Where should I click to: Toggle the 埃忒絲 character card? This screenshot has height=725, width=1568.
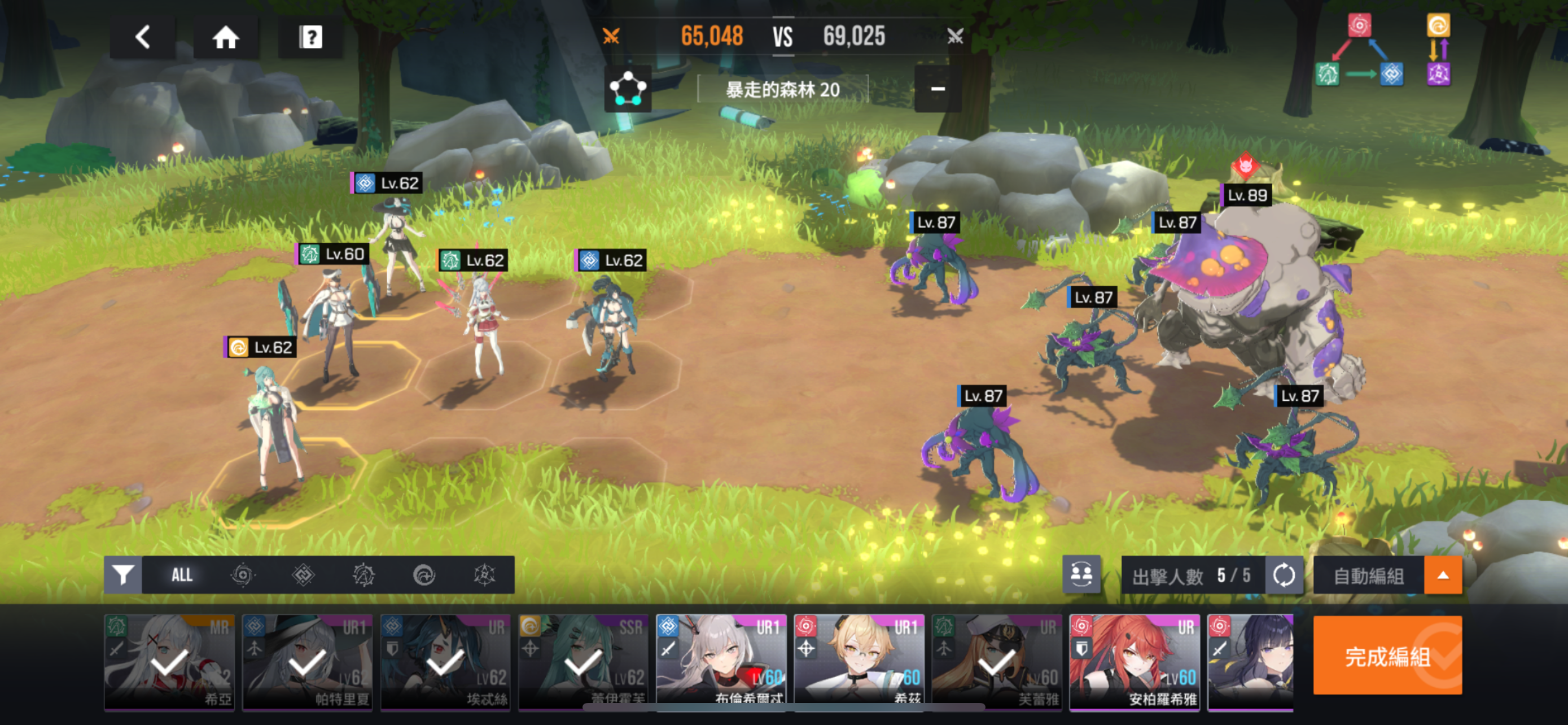point(445,662)
